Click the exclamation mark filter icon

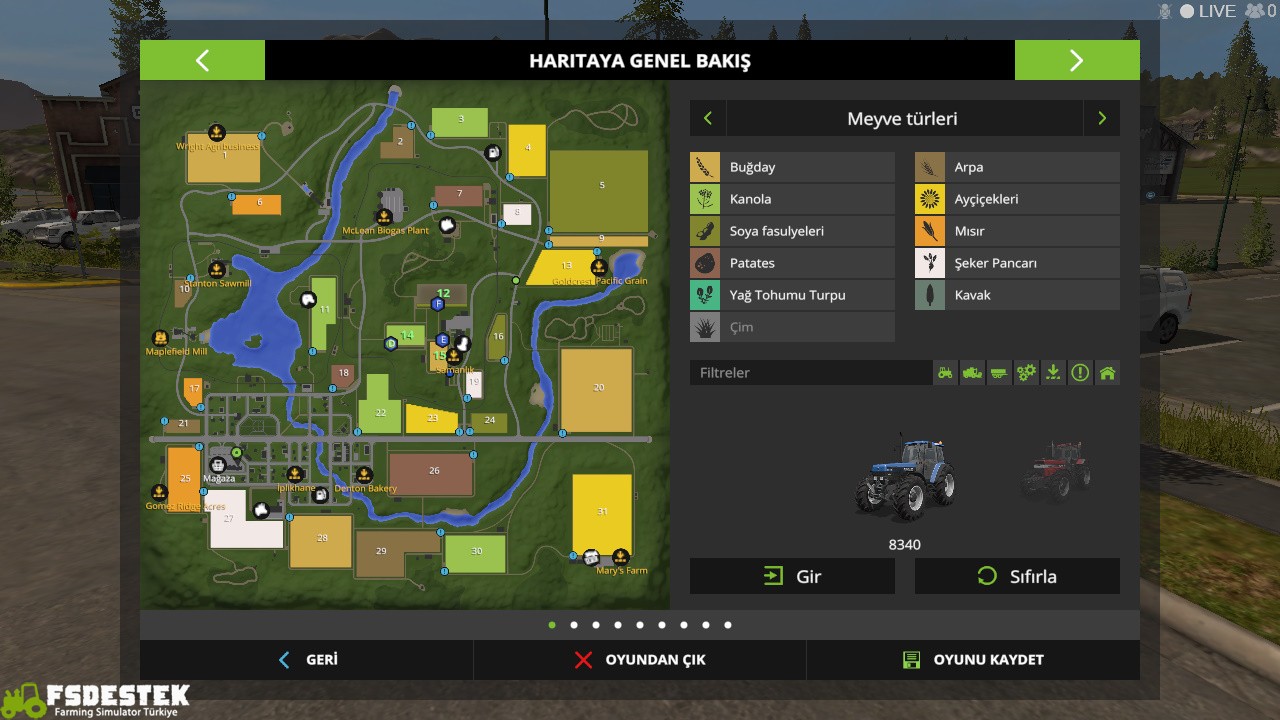(1079, 372)
